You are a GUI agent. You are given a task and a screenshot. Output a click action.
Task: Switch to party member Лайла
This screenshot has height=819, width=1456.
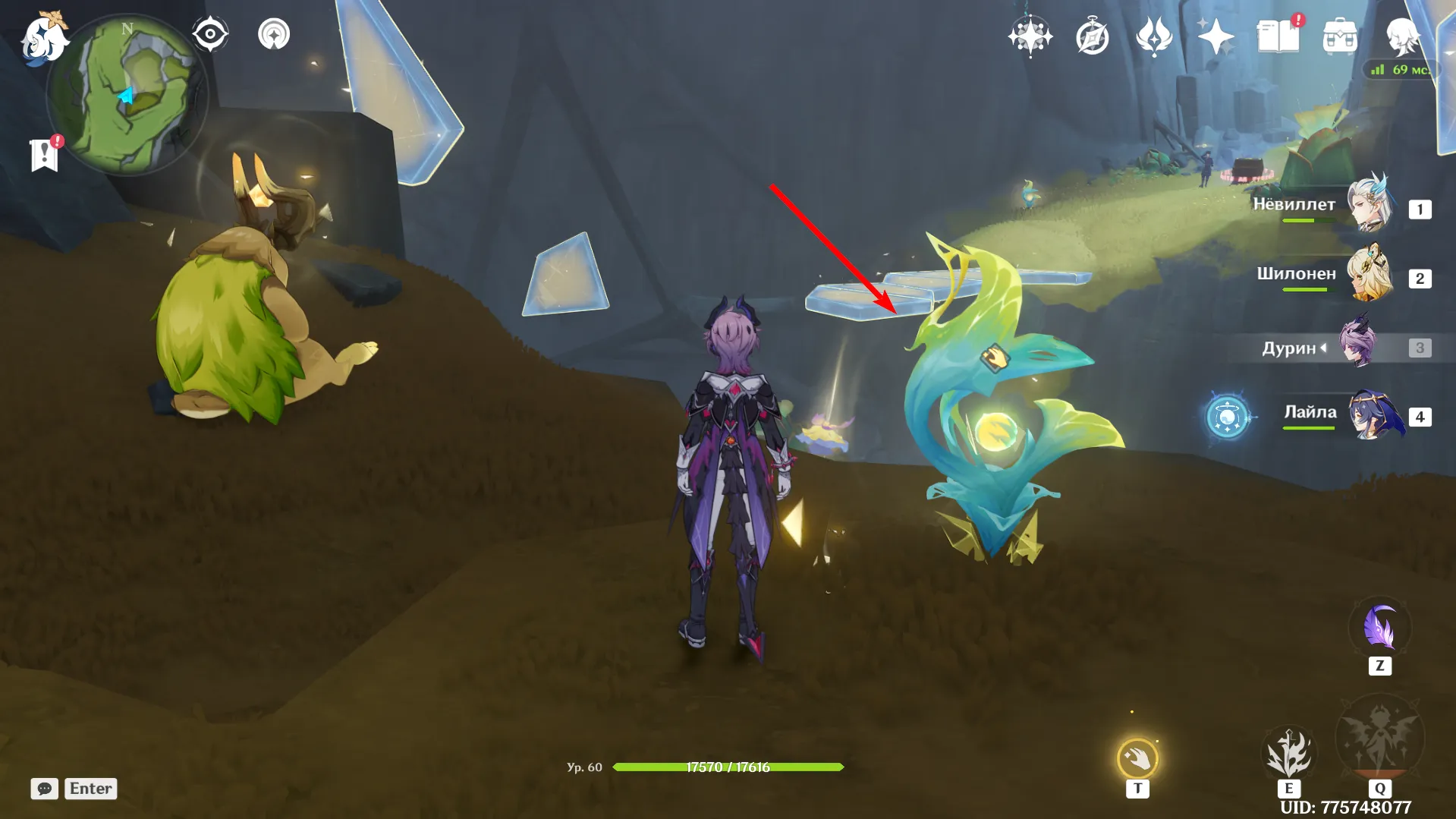tap(1372, 415)
